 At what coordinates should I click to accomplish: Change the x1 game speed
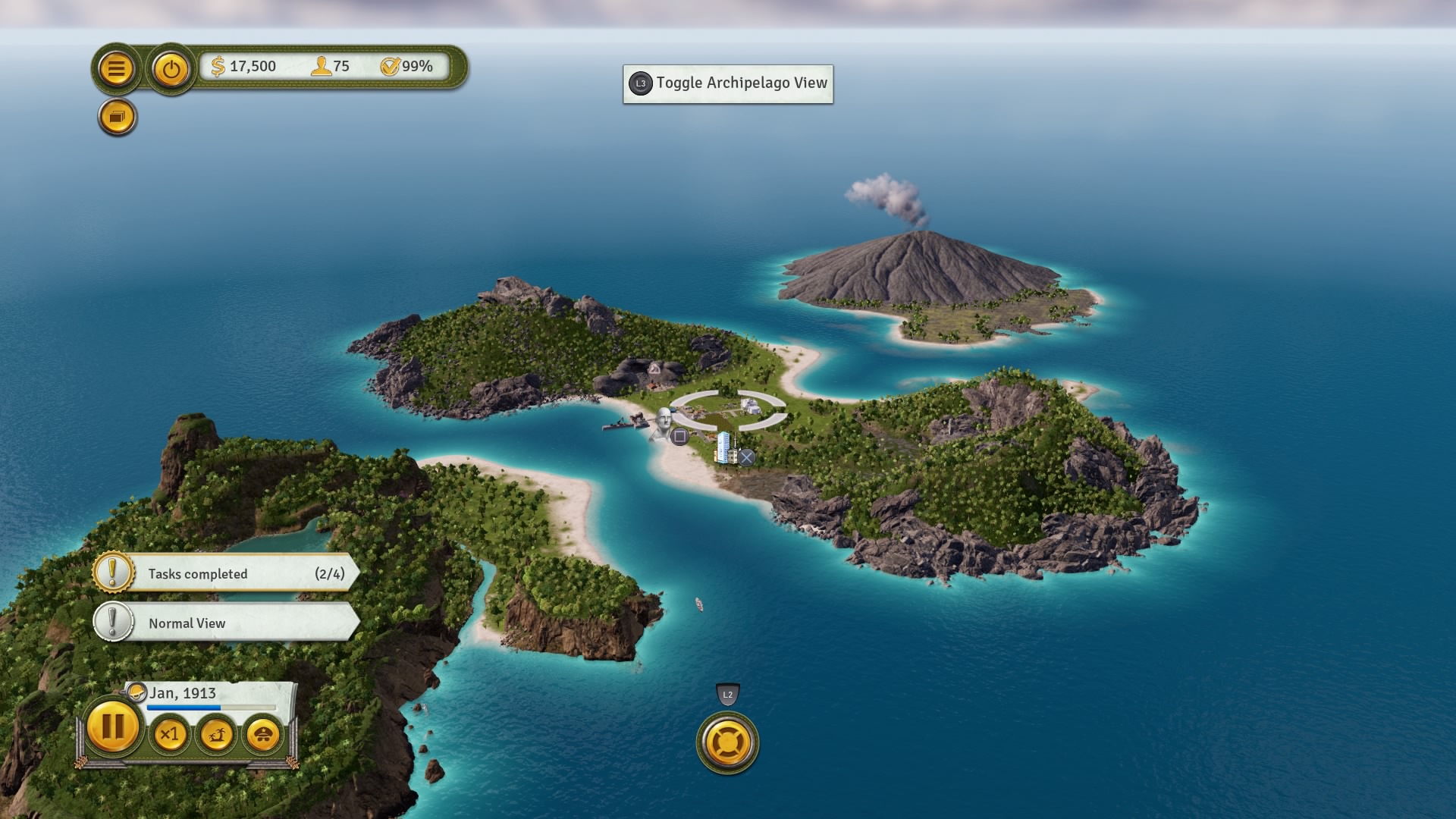tap(170, 734)
